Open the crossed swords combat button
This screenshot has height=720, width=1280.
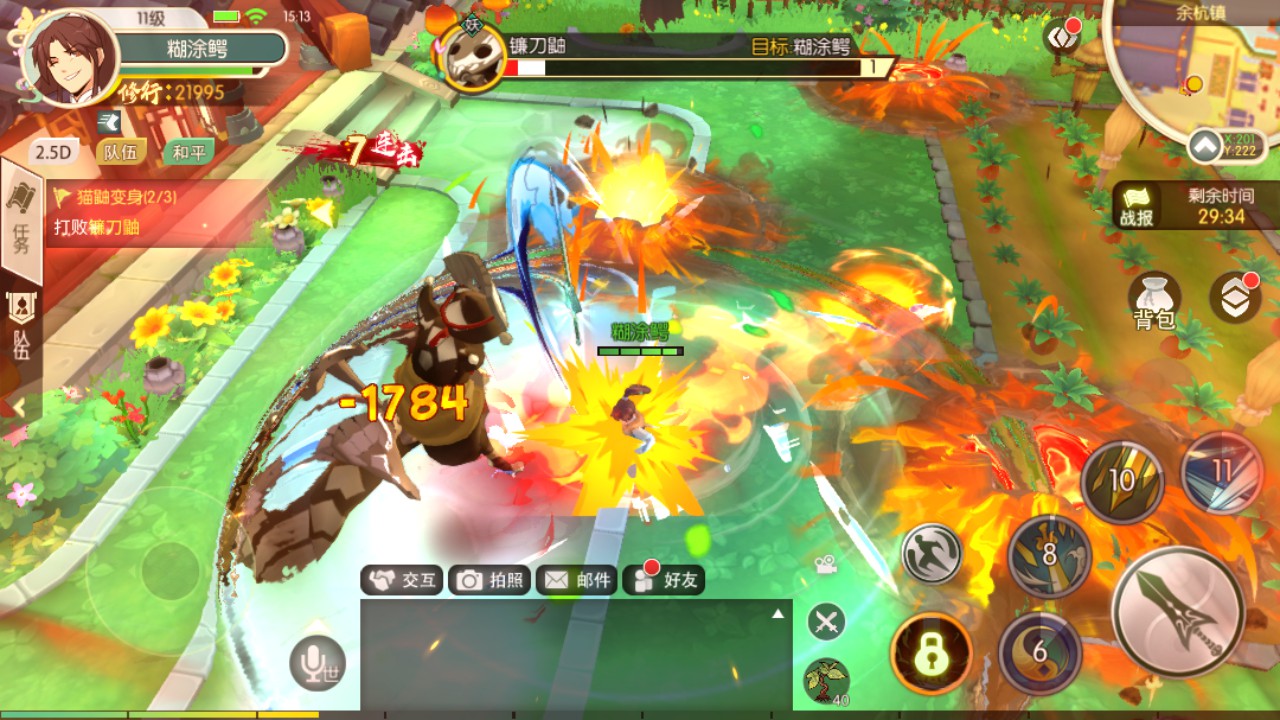click(x=826, y=622)
